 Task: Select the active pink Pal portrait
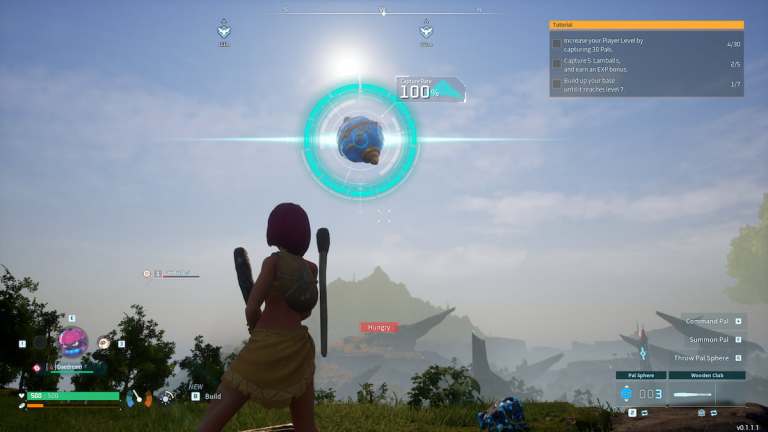pos(73,342)
